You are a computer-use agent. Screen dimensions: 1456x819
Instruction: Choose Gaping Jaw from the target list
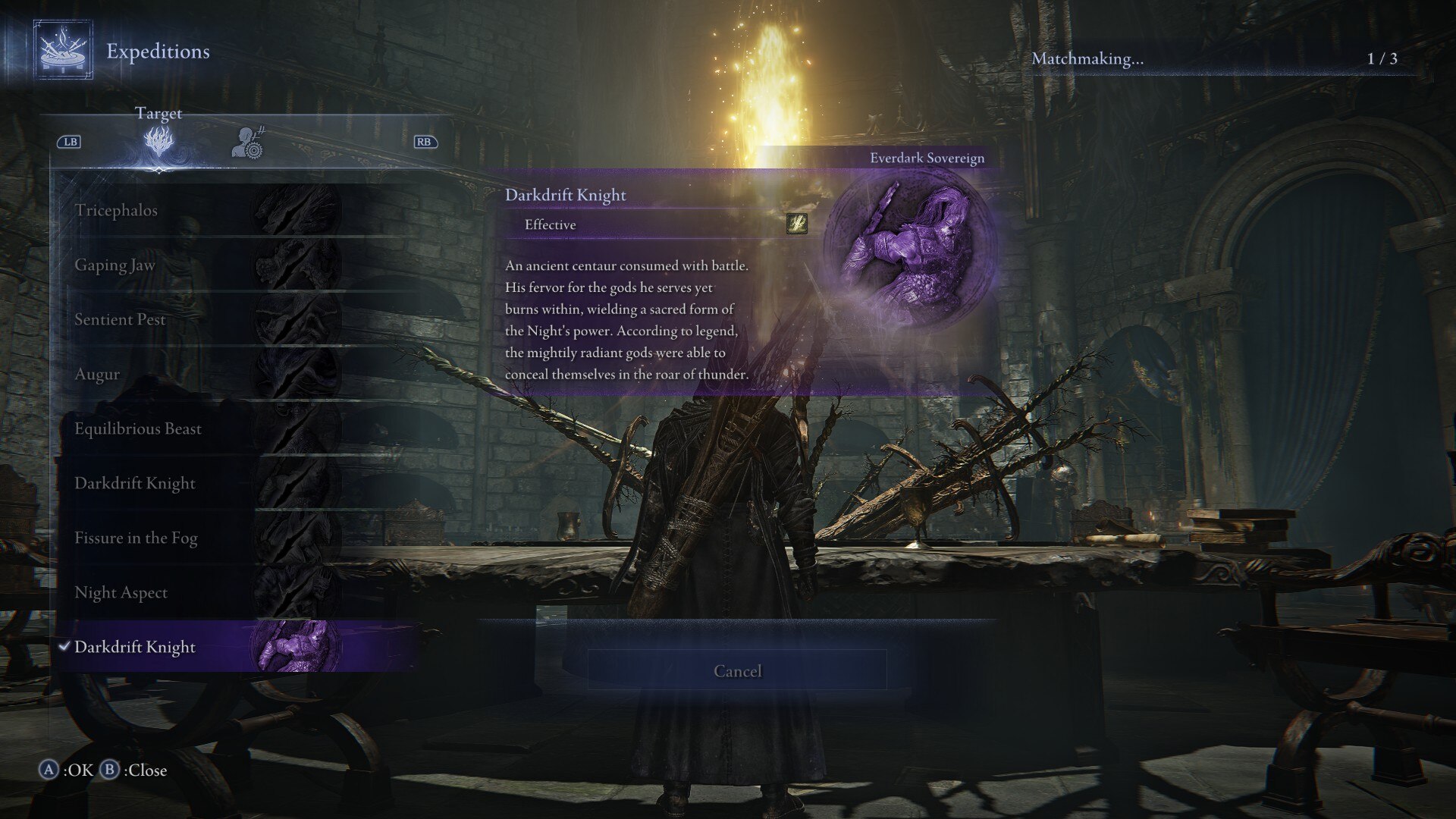(x=115, y=265)
